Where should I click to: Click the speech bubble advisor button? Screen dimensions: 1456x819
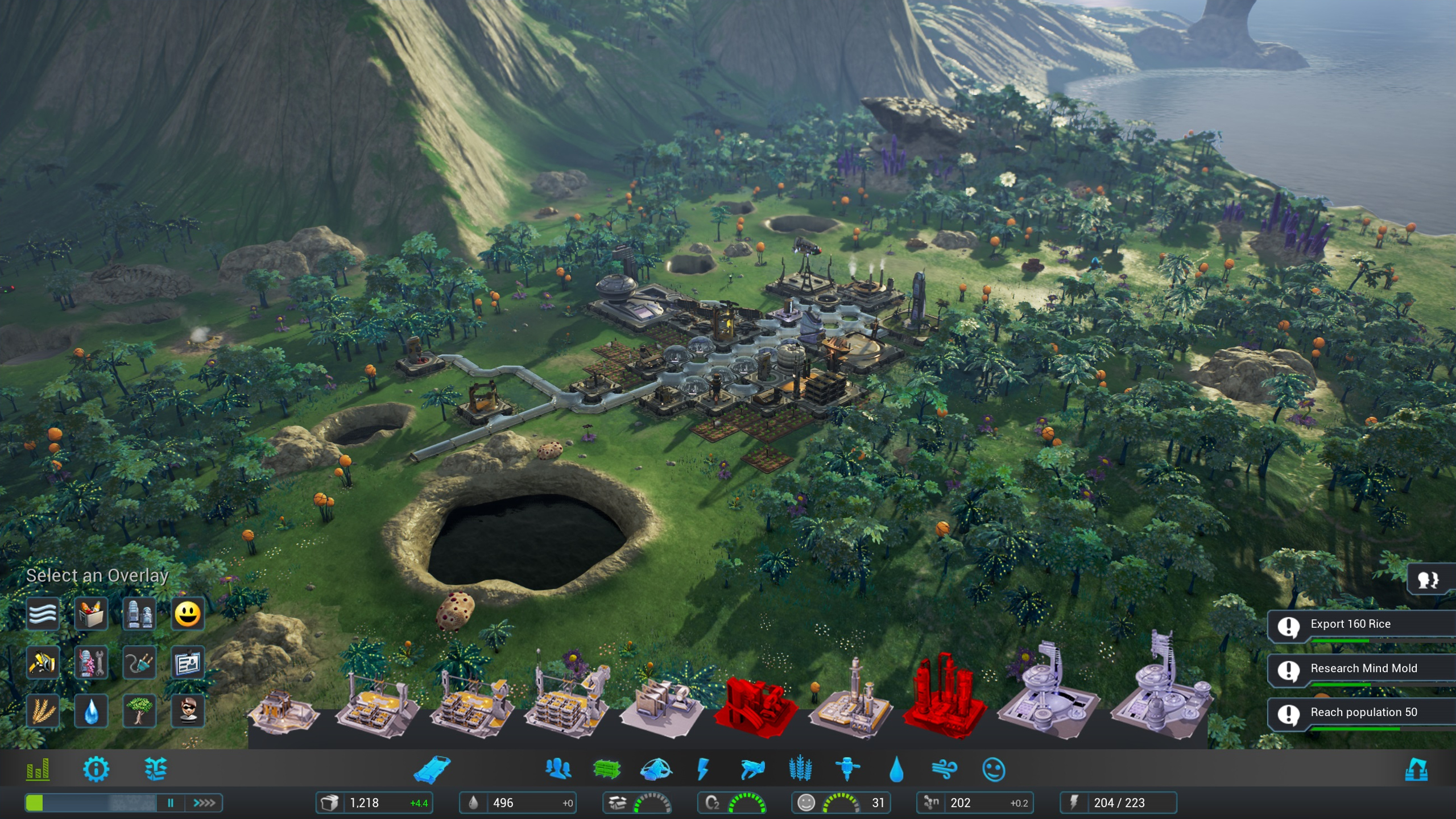(1428, 580)
